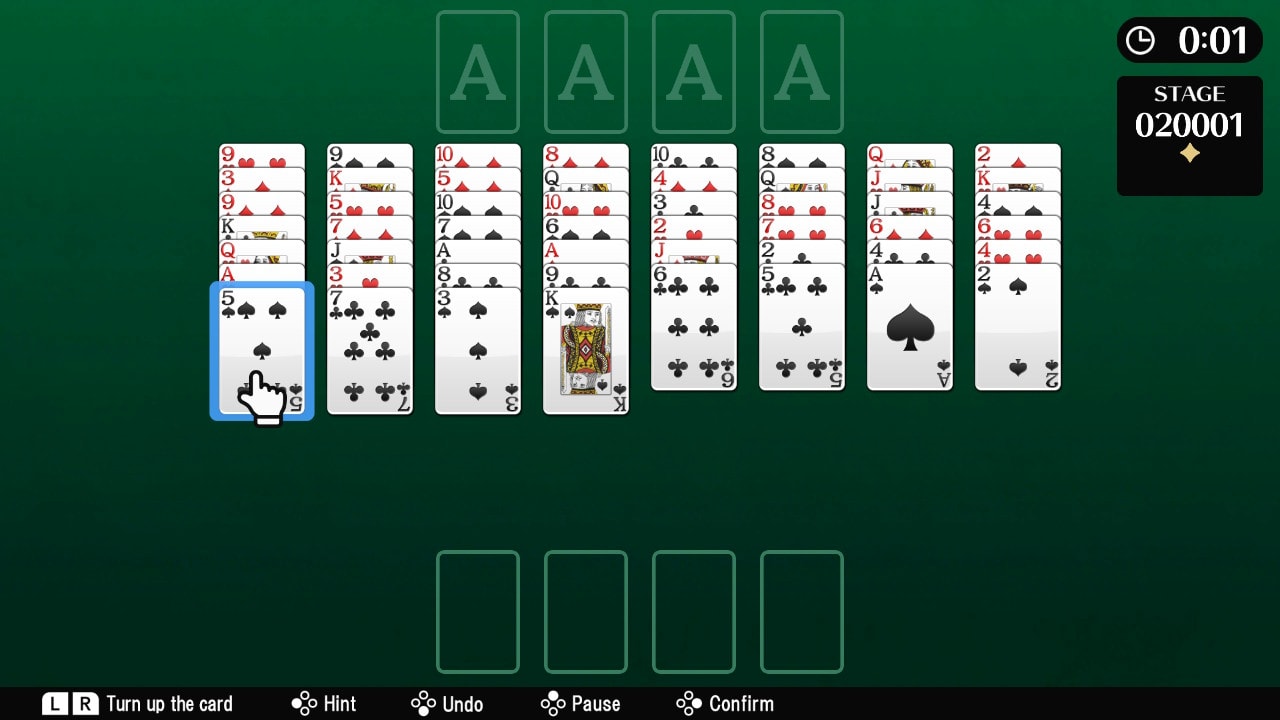Select the Turn up the card option
Screen dimensions: 1280x720
point(140,703)
